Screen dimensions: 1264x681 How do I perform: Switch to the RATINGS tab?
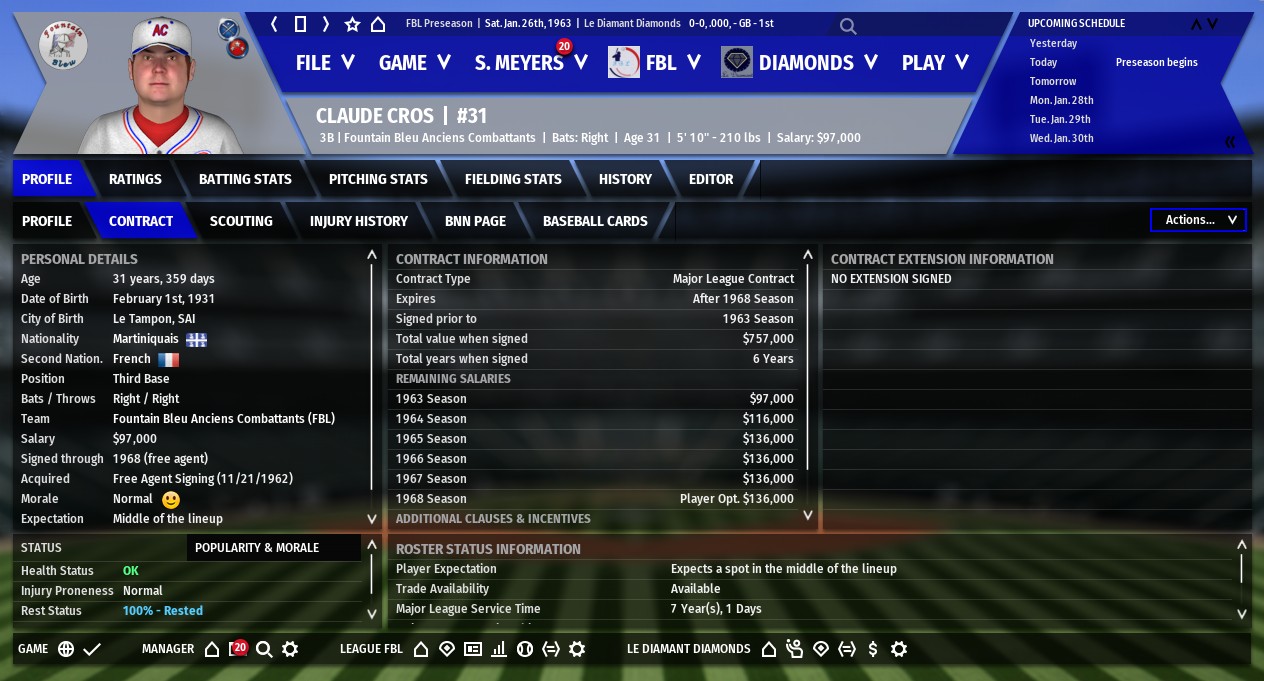pyautogui.click(x=135, y=179)
